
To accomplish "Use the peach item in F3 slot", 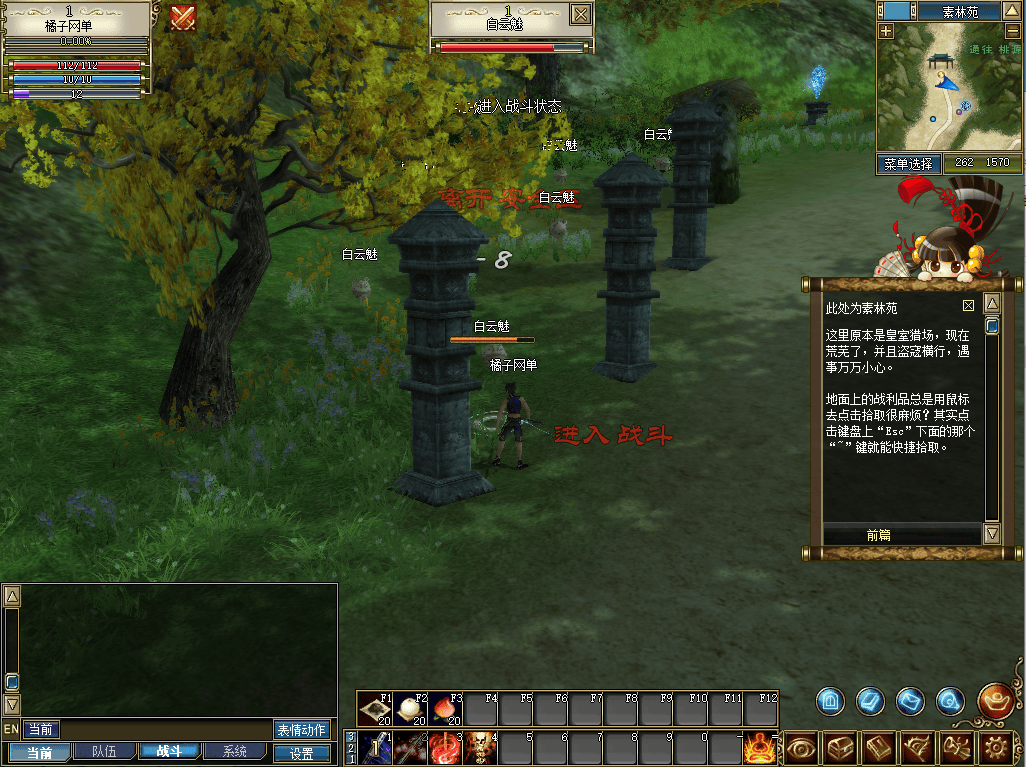I will click(447, 710).
